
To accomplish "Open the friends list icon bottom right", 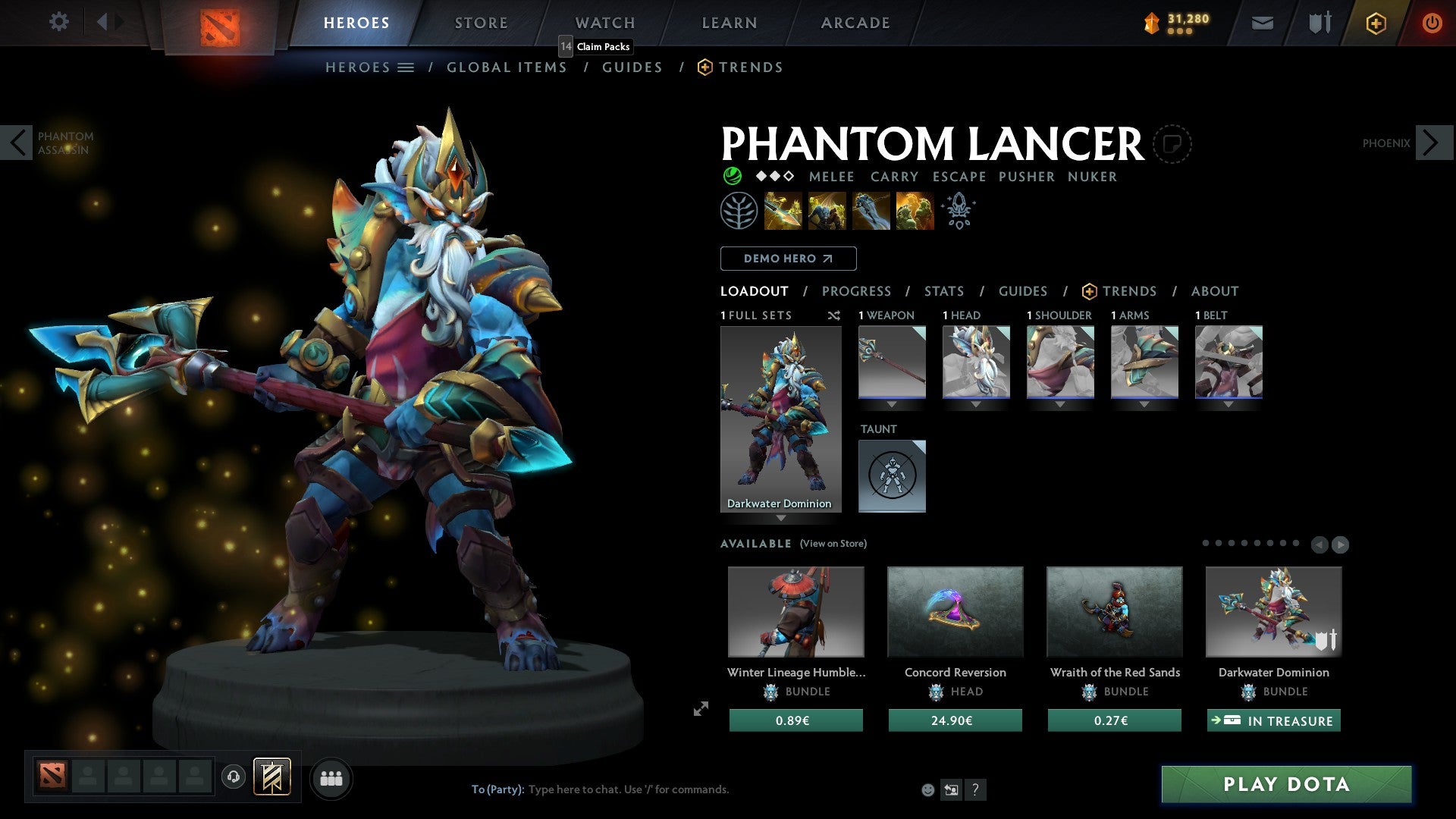I will [x=331, y=777].
